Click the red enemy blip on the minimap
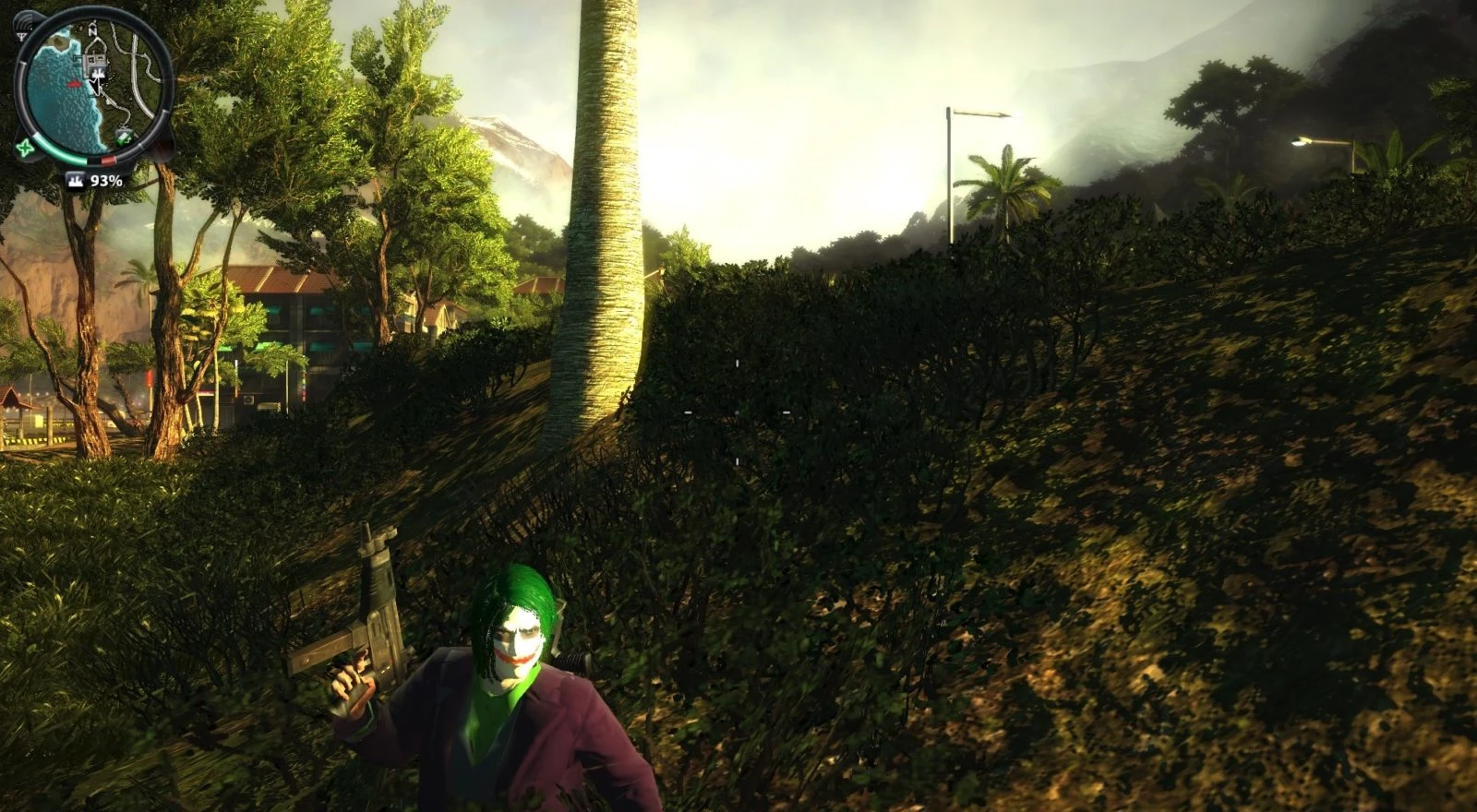The image size is (1477, 812). pos(75,83)
